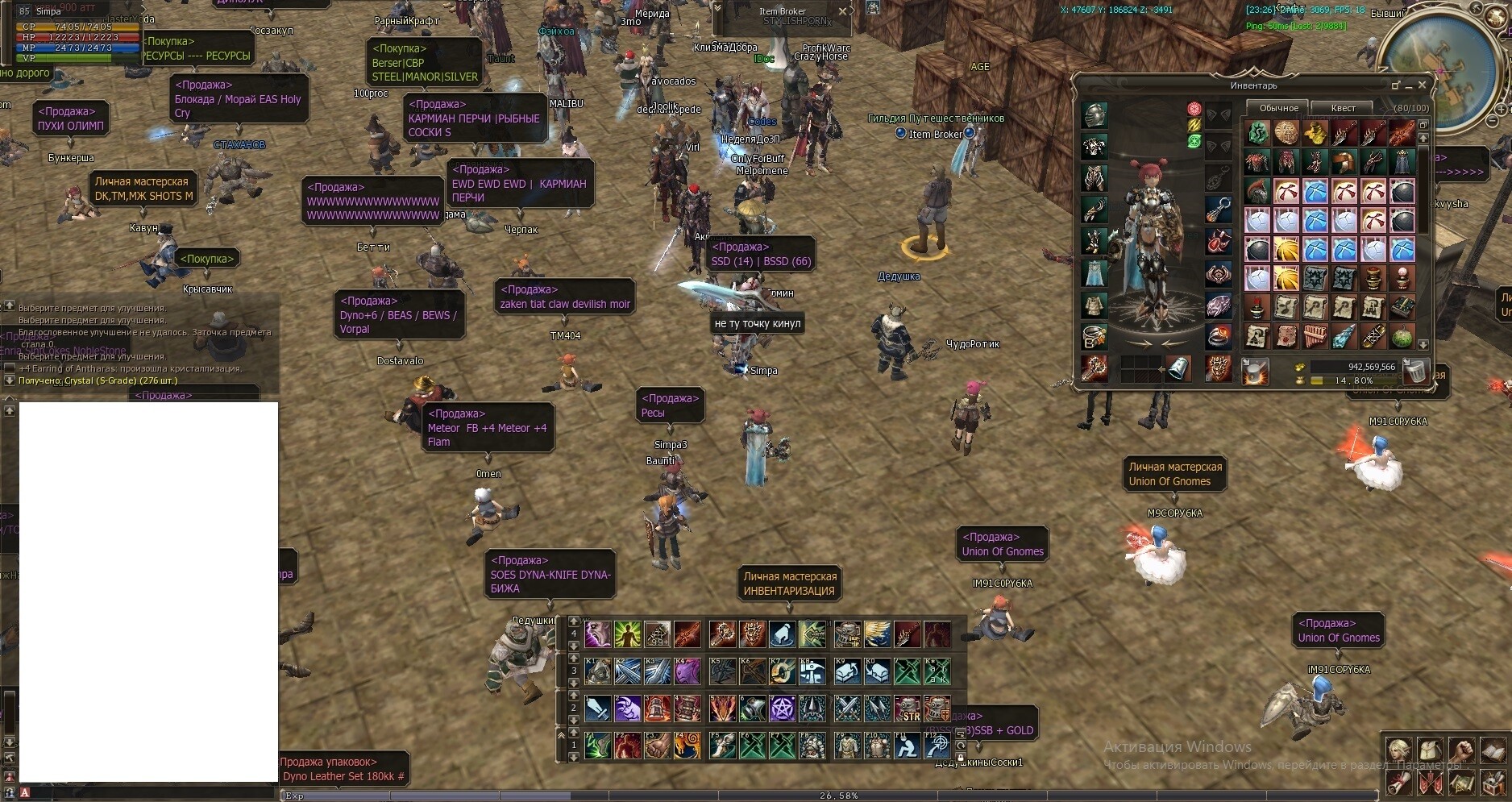Click the trash can icon in inventory
Screen dimensions: 1512x802
coord(1415,371)
